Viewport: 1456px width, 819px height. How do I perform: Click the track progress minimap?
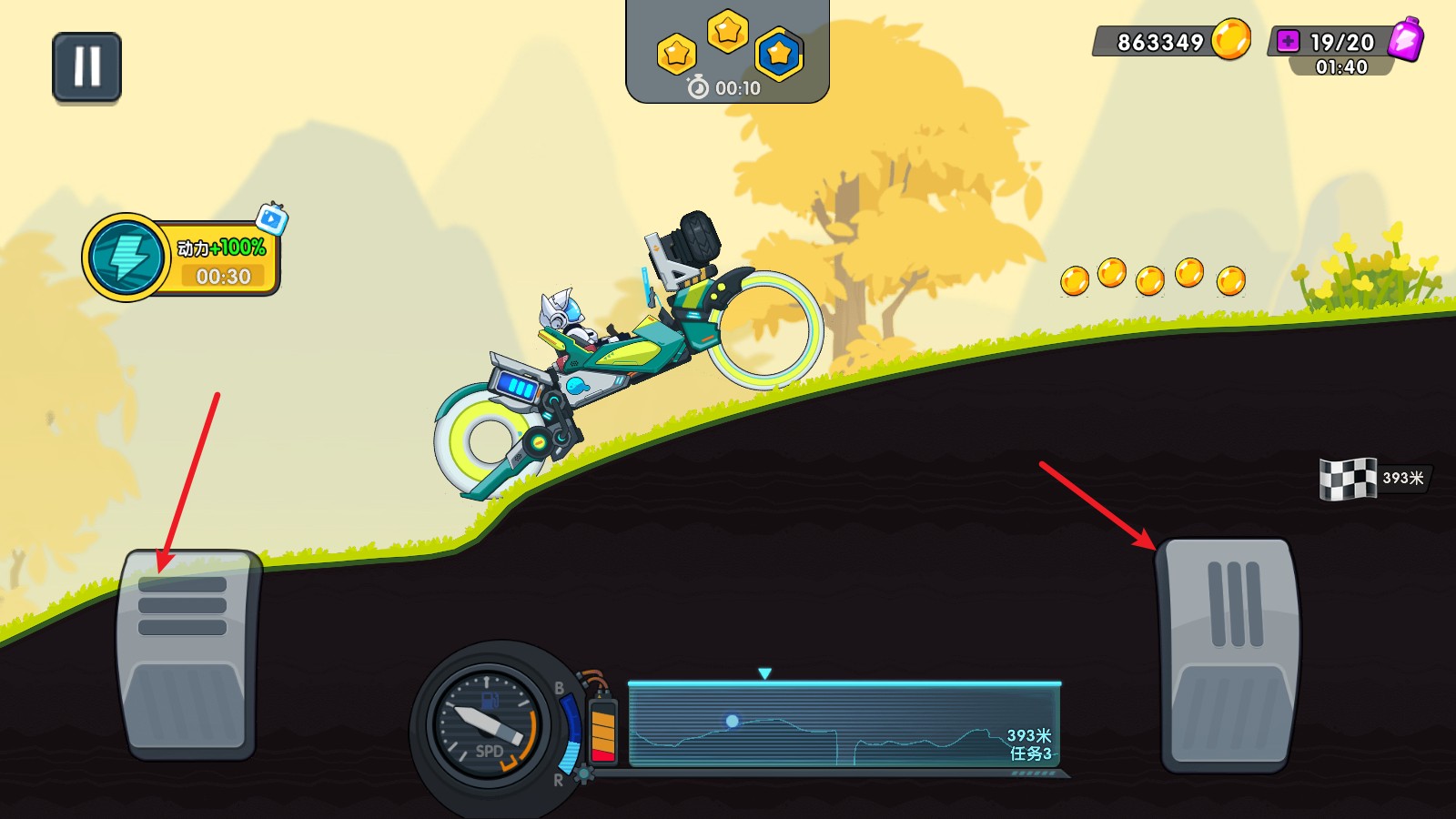(x=844, y=725)
